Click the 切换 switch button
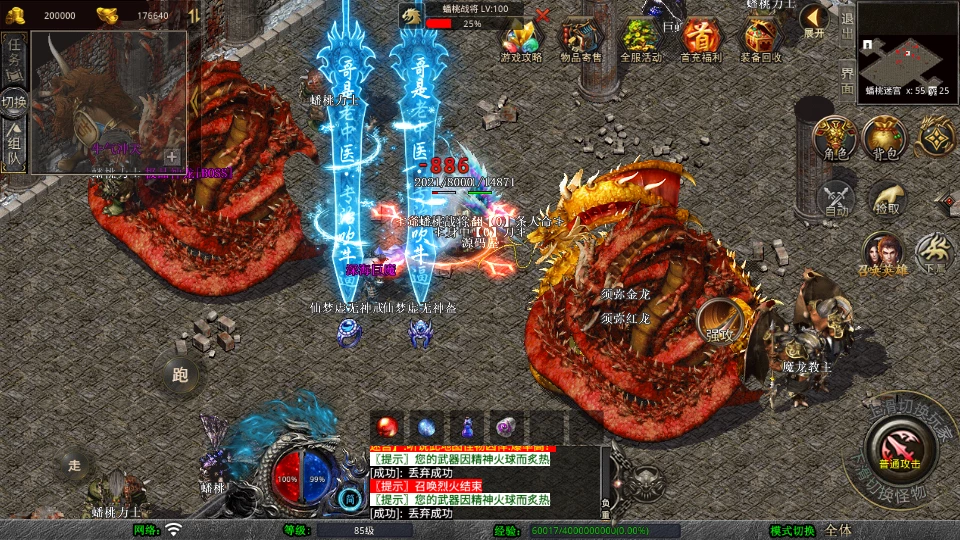Screen dimensions: 960x540 [x=14, y=102]
